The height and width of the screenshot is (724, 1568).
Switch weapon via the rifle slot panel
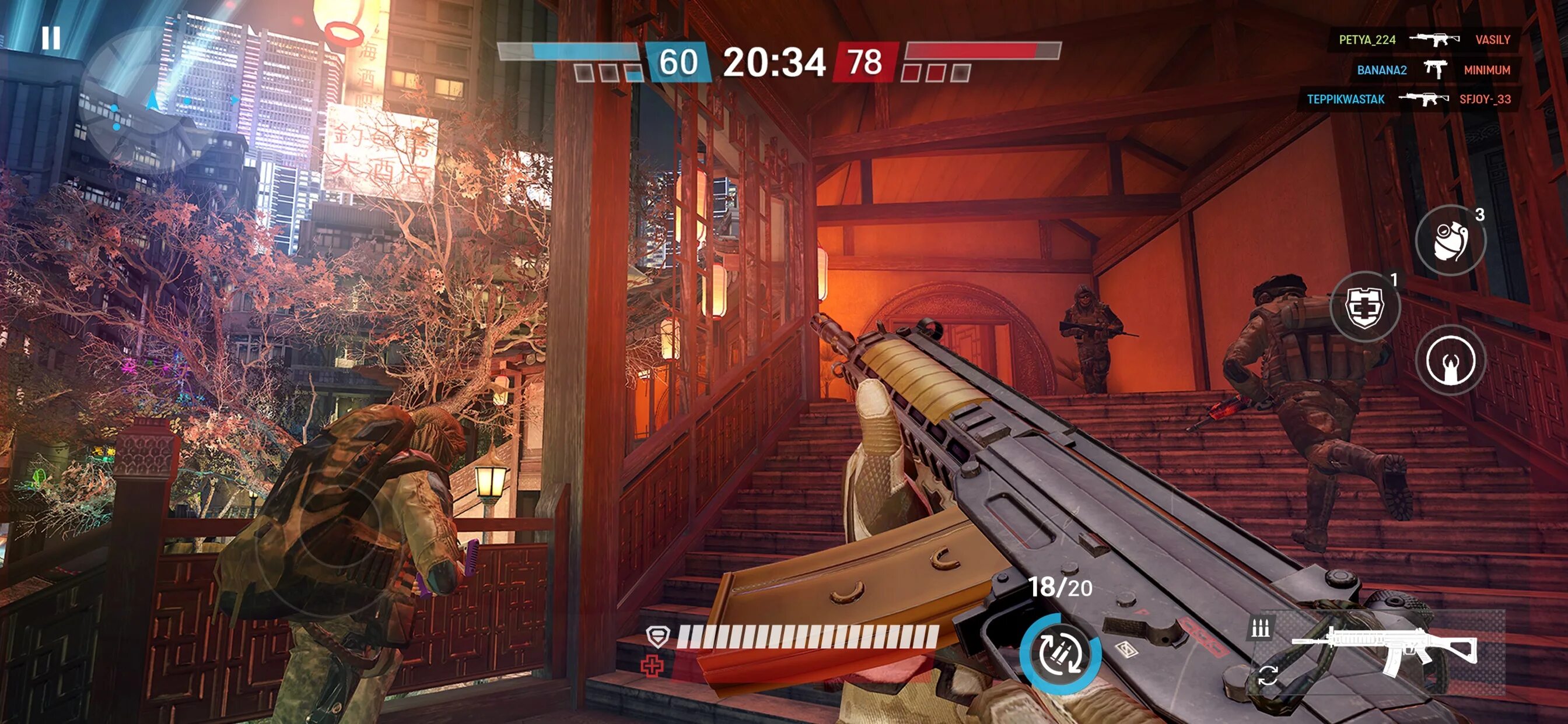pos(1383,652)
